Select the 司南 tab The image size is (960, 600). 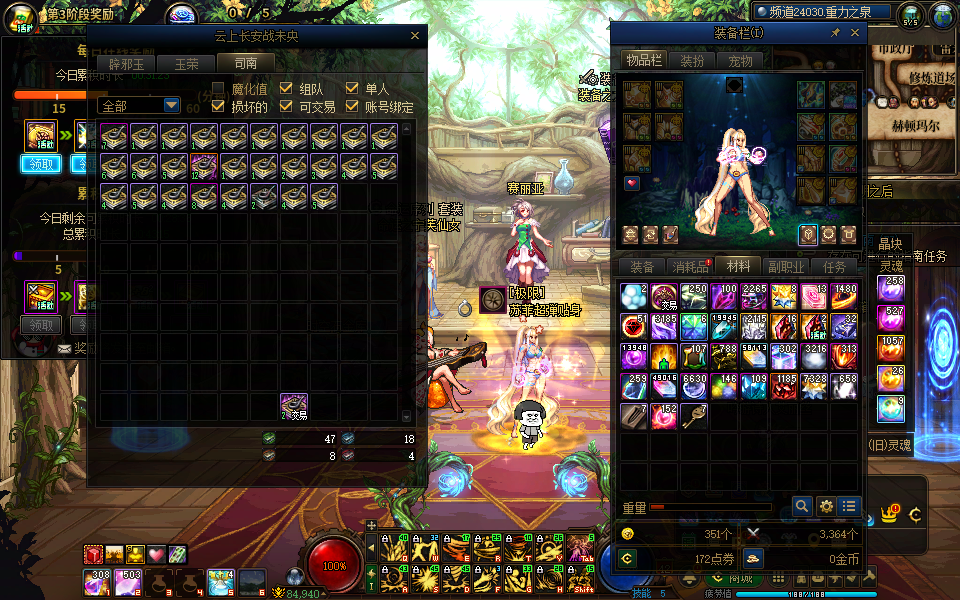[245, 63]
